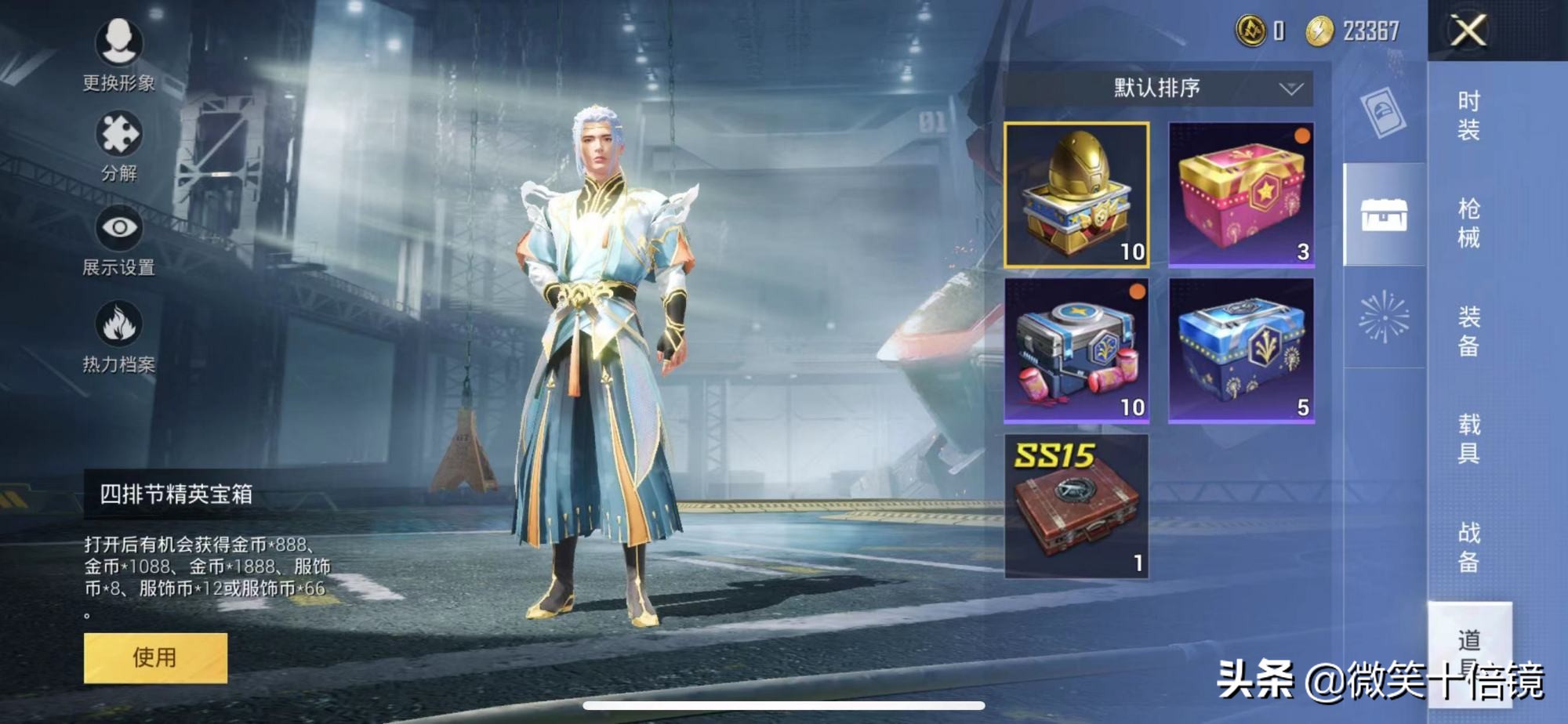Screen dimensions: 1568x724
Task: Use the selected crate with 使用 button
Action: (x=155, y=657)
